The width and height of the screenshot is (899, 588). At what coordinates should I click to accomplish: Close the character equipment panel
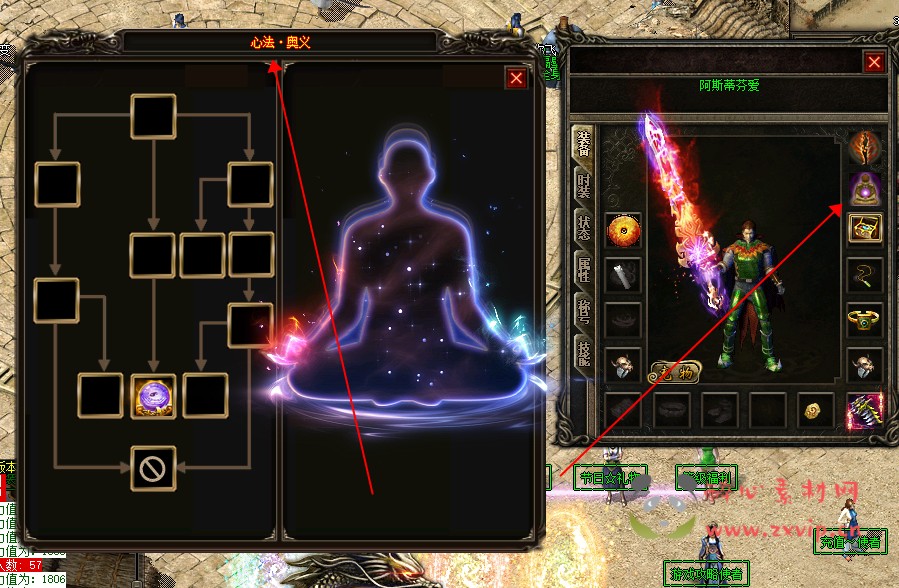point(874,62)
